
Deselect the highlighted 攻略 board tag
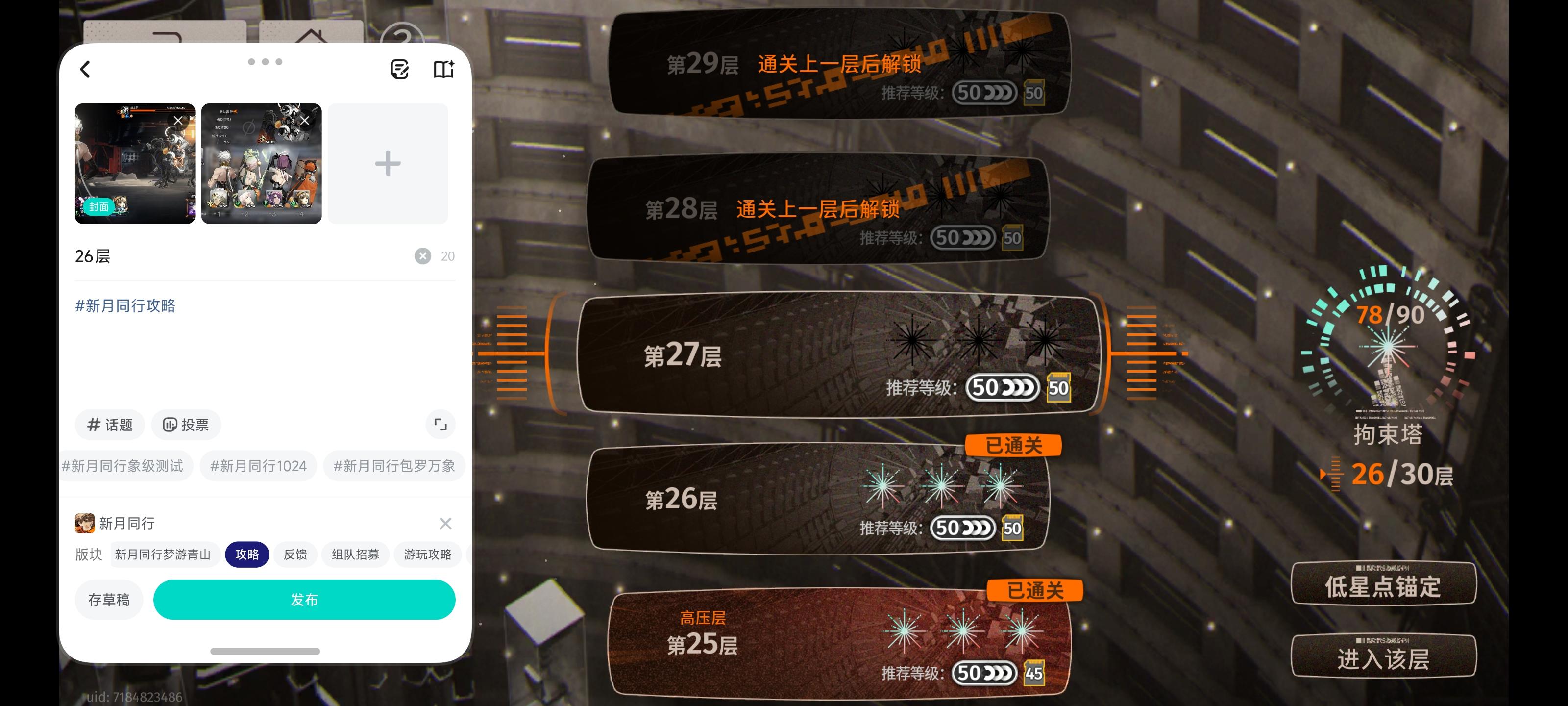pyautogui.click(x=247, y=555)
